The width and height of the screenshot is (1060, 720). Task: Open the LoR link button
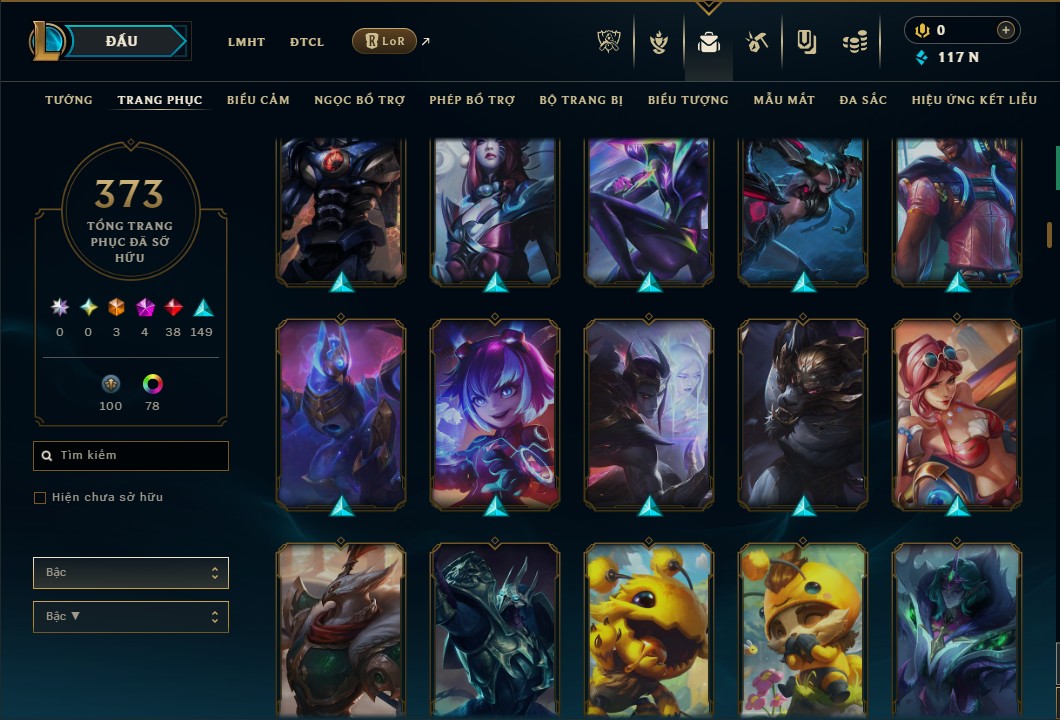(384, 41)
